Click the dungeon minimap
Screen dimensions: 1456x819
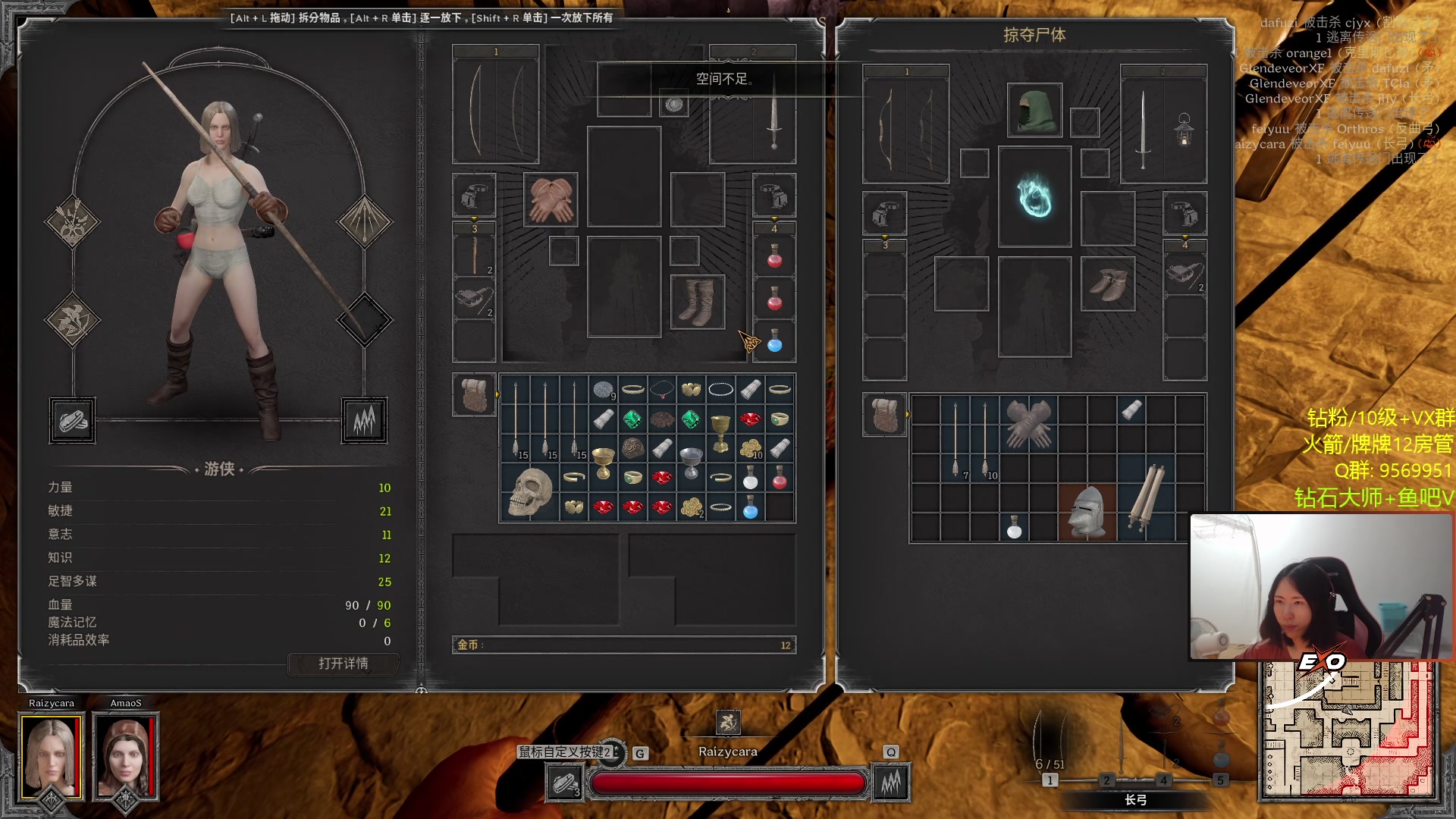1349,731
